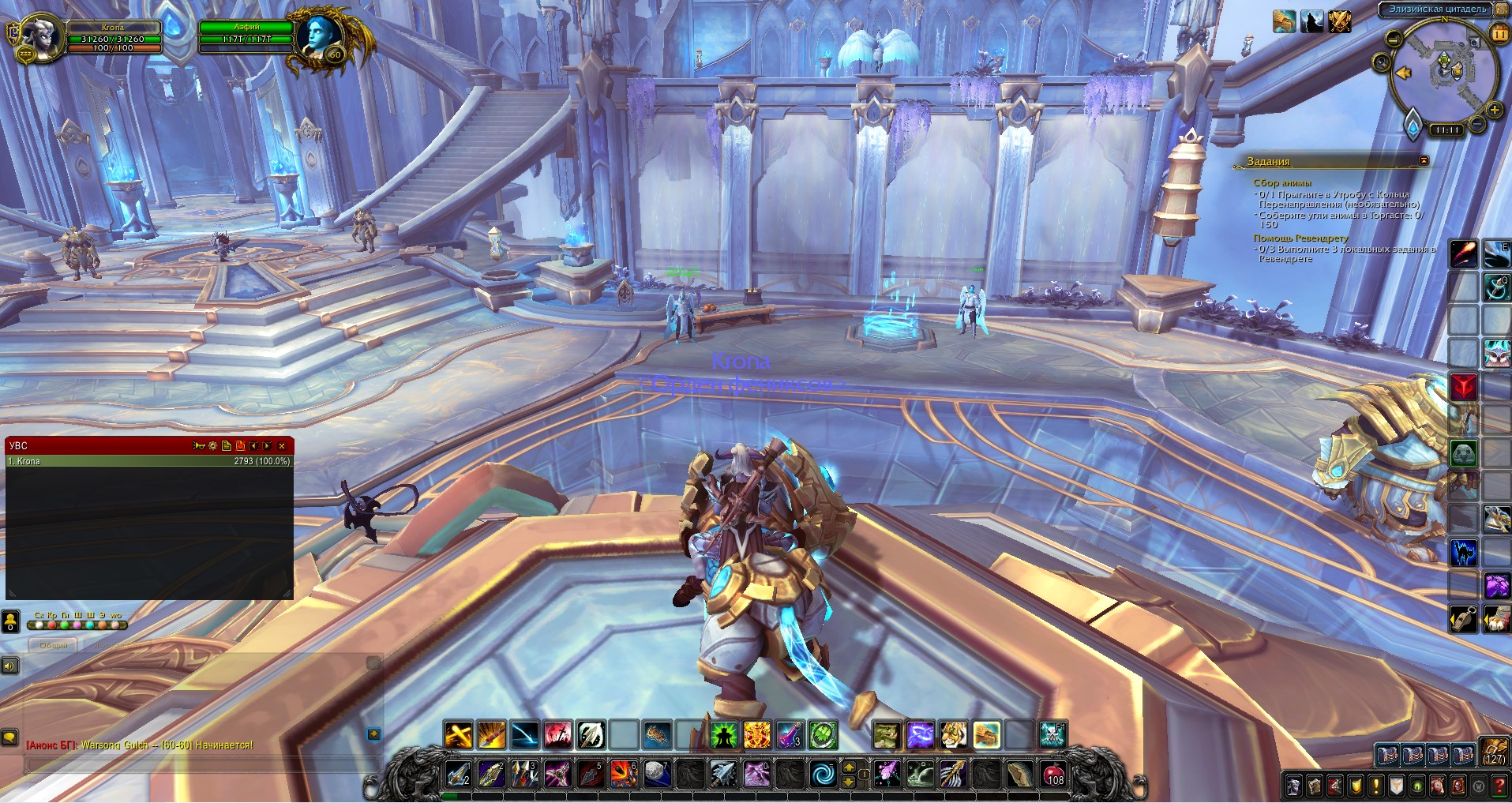
Task: Open the magnifier tracking button on minimap
Action: pyautogui.click(x=1382, y=62)
